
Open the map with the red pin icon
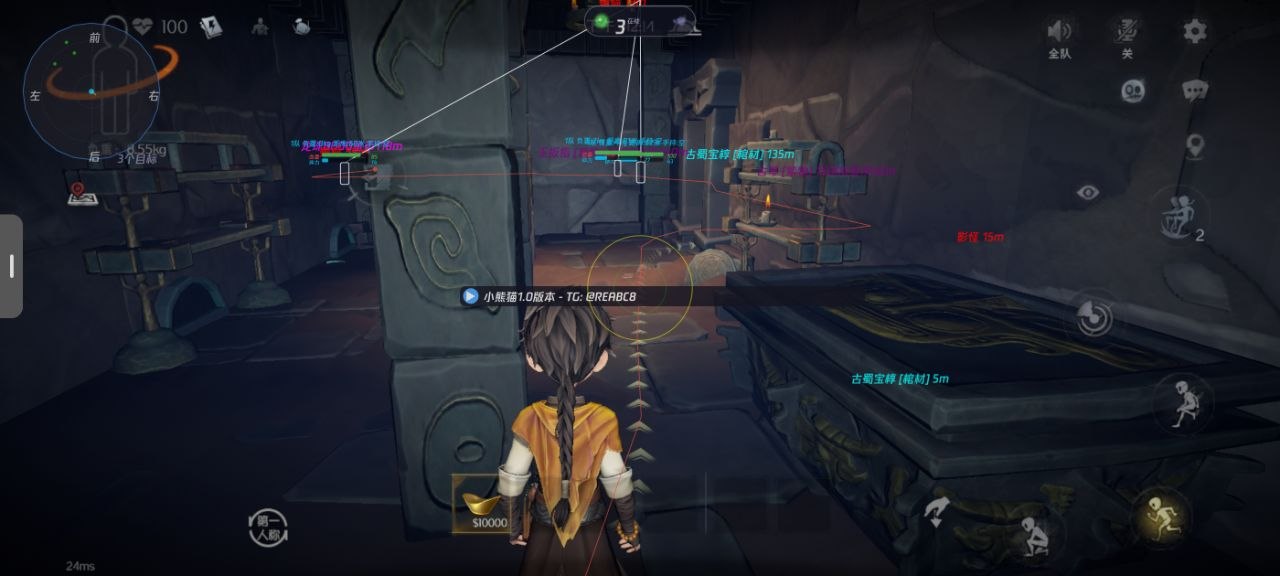82,193
